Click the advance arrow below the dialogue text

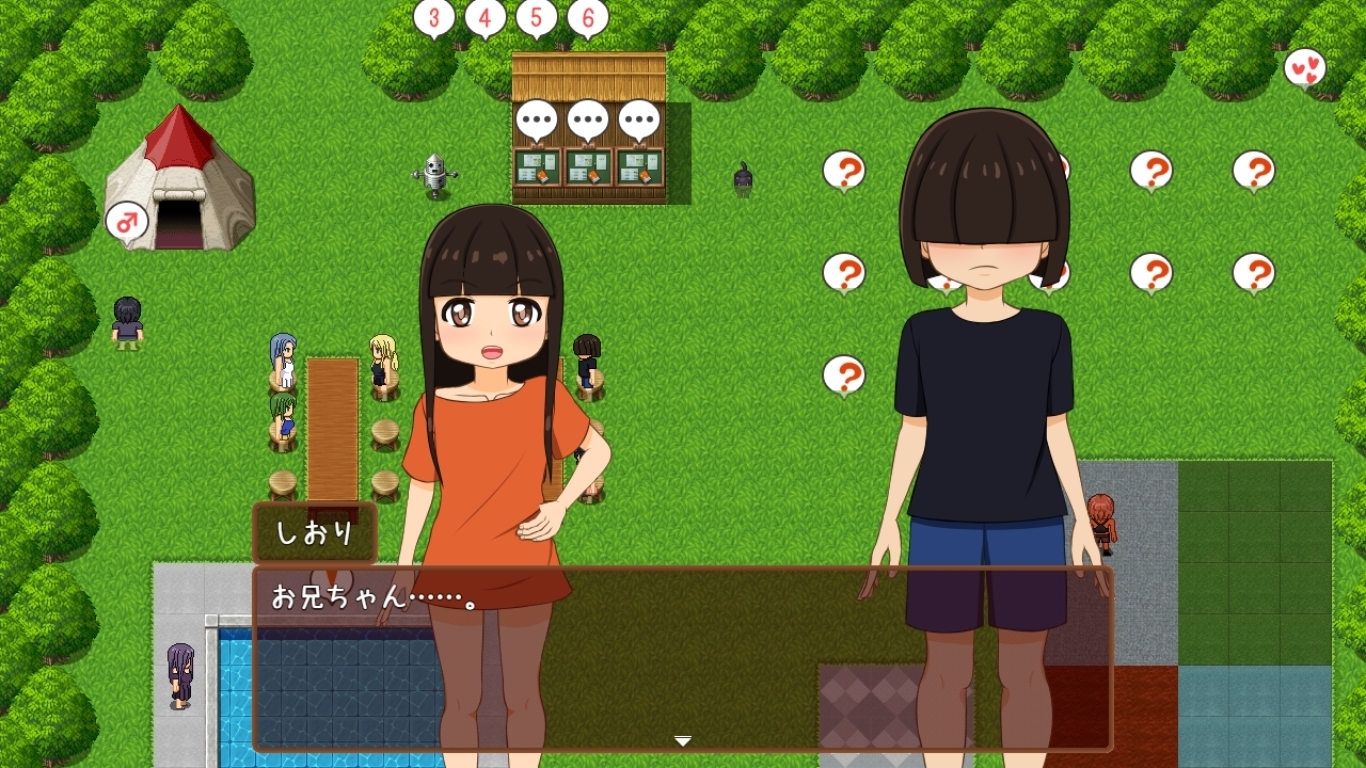coord(683,741)
